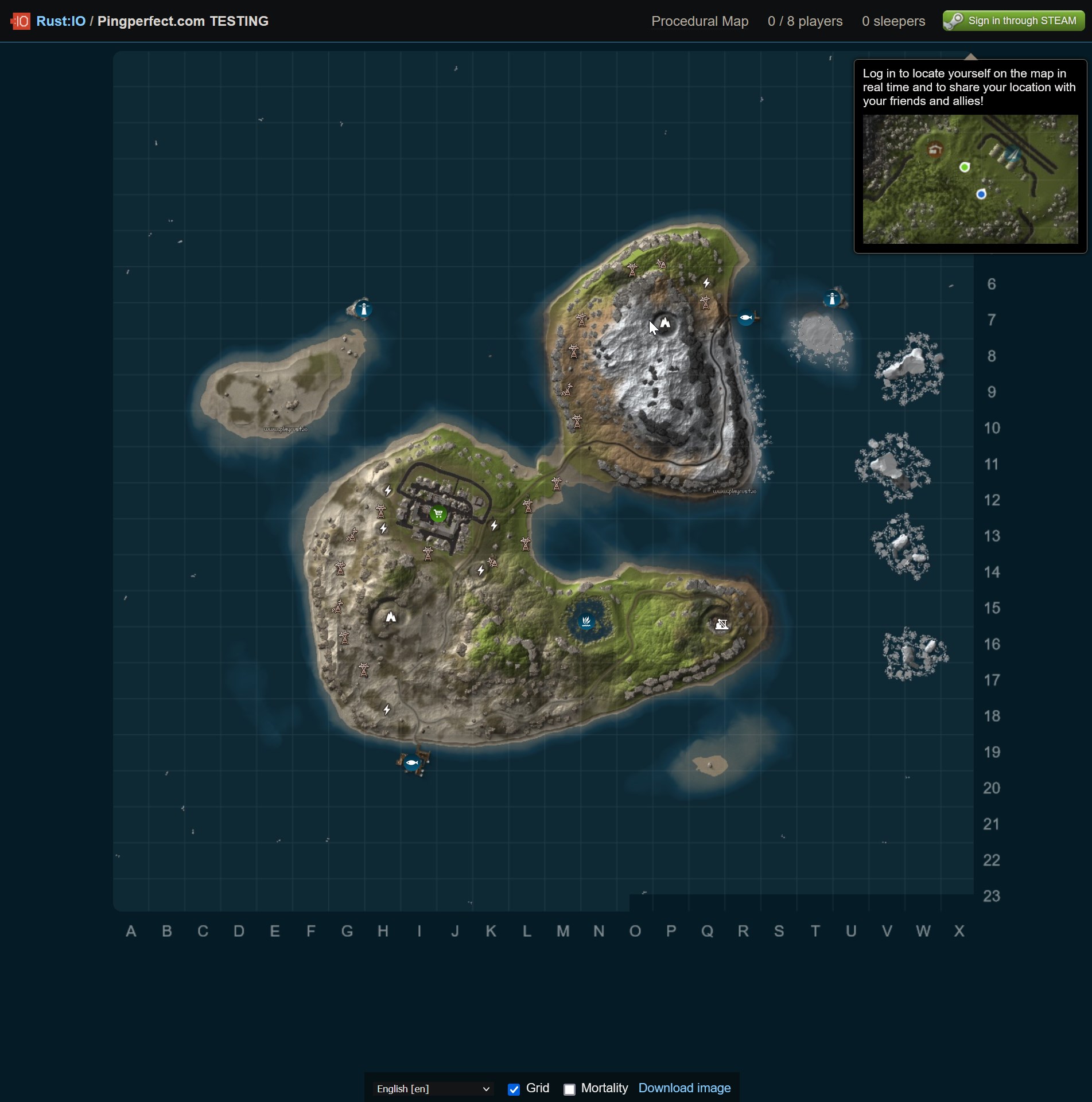Open the Rust:IO home link
The width and height of the screenshot is (1092, 1102).
click(61, 21)
